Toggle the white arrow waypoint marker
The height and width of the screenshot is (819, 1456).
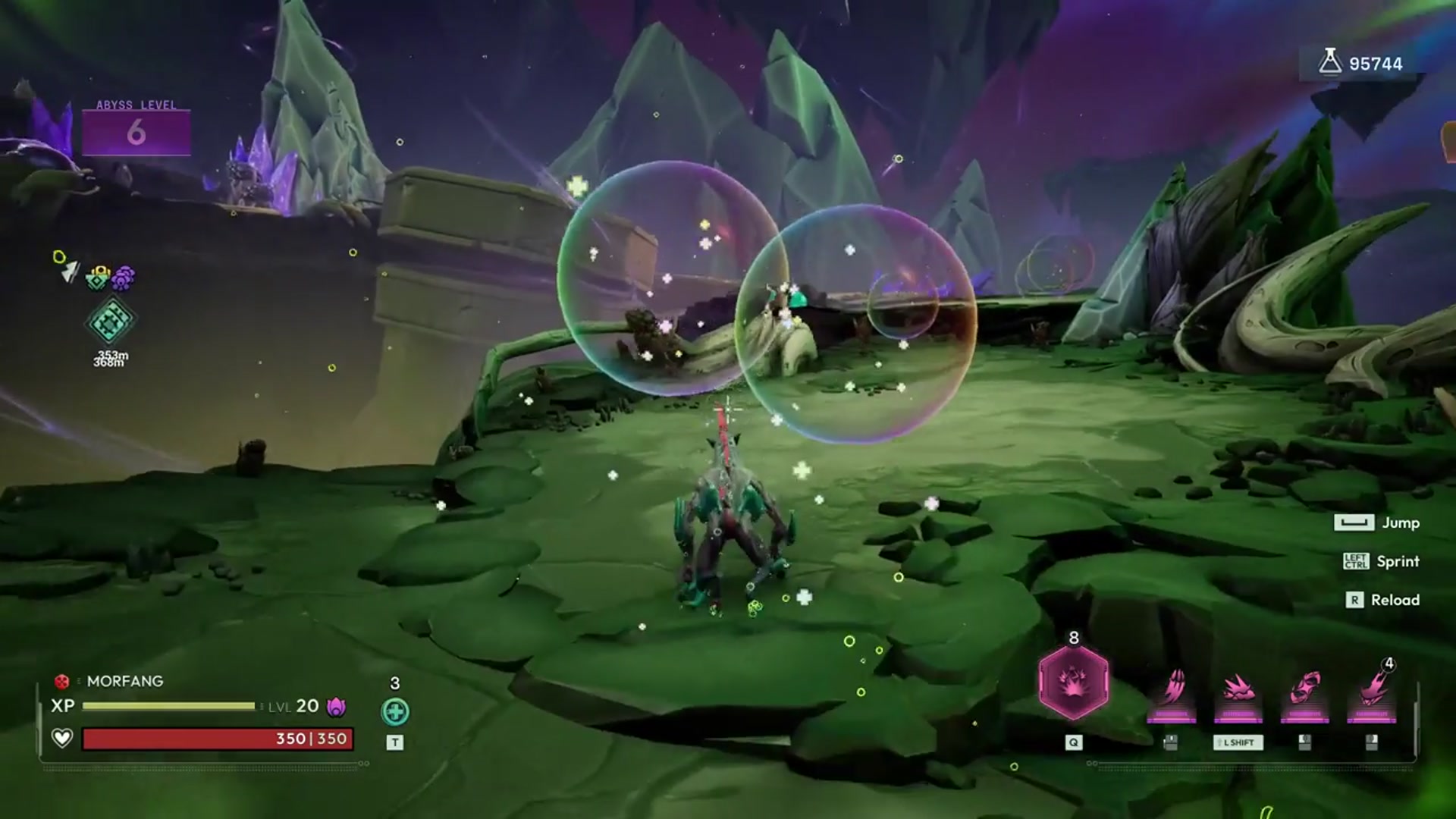pyautogui.click(x=70, y=272)
